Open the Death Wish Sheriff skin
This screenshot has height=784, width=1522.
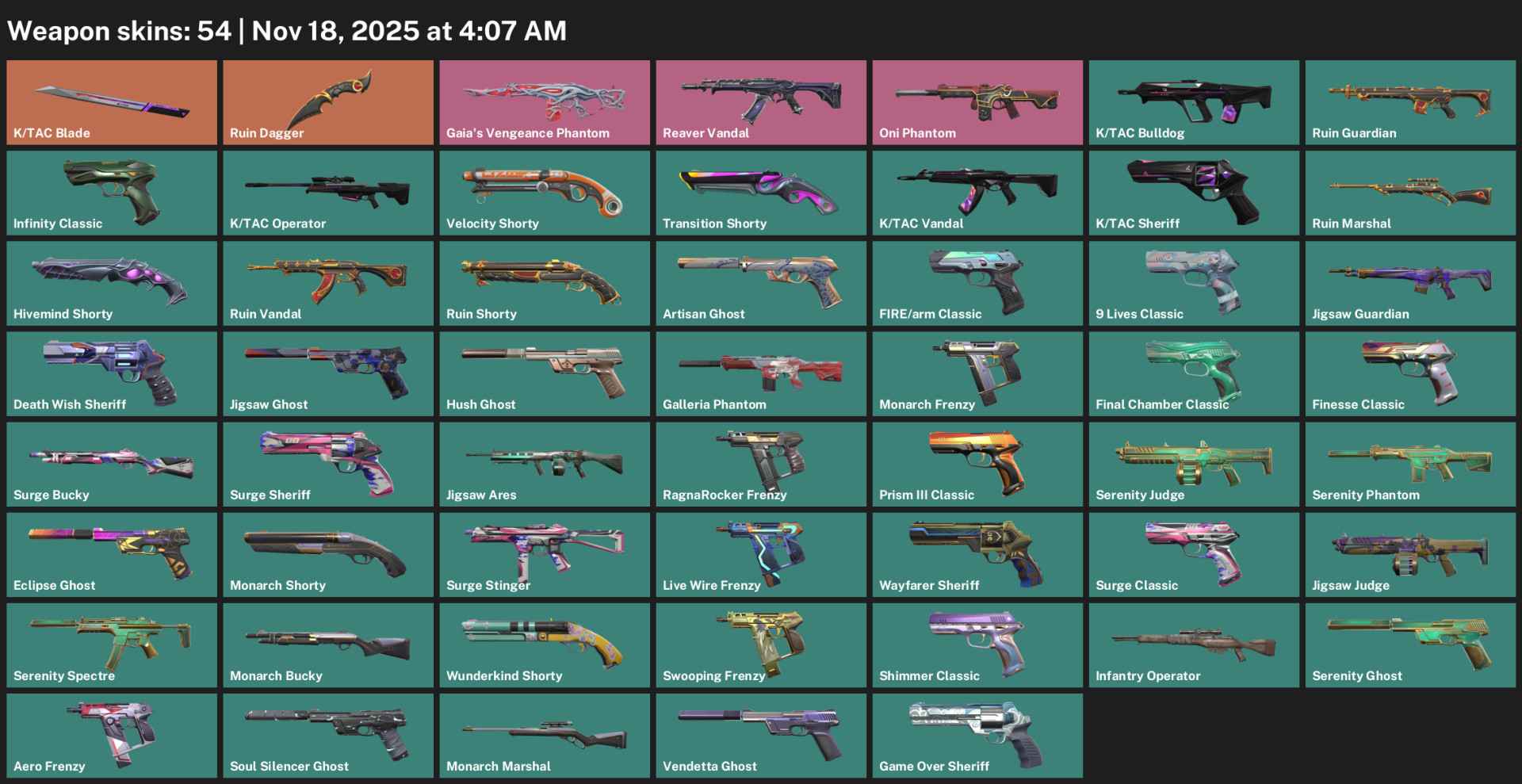point(111,373)
